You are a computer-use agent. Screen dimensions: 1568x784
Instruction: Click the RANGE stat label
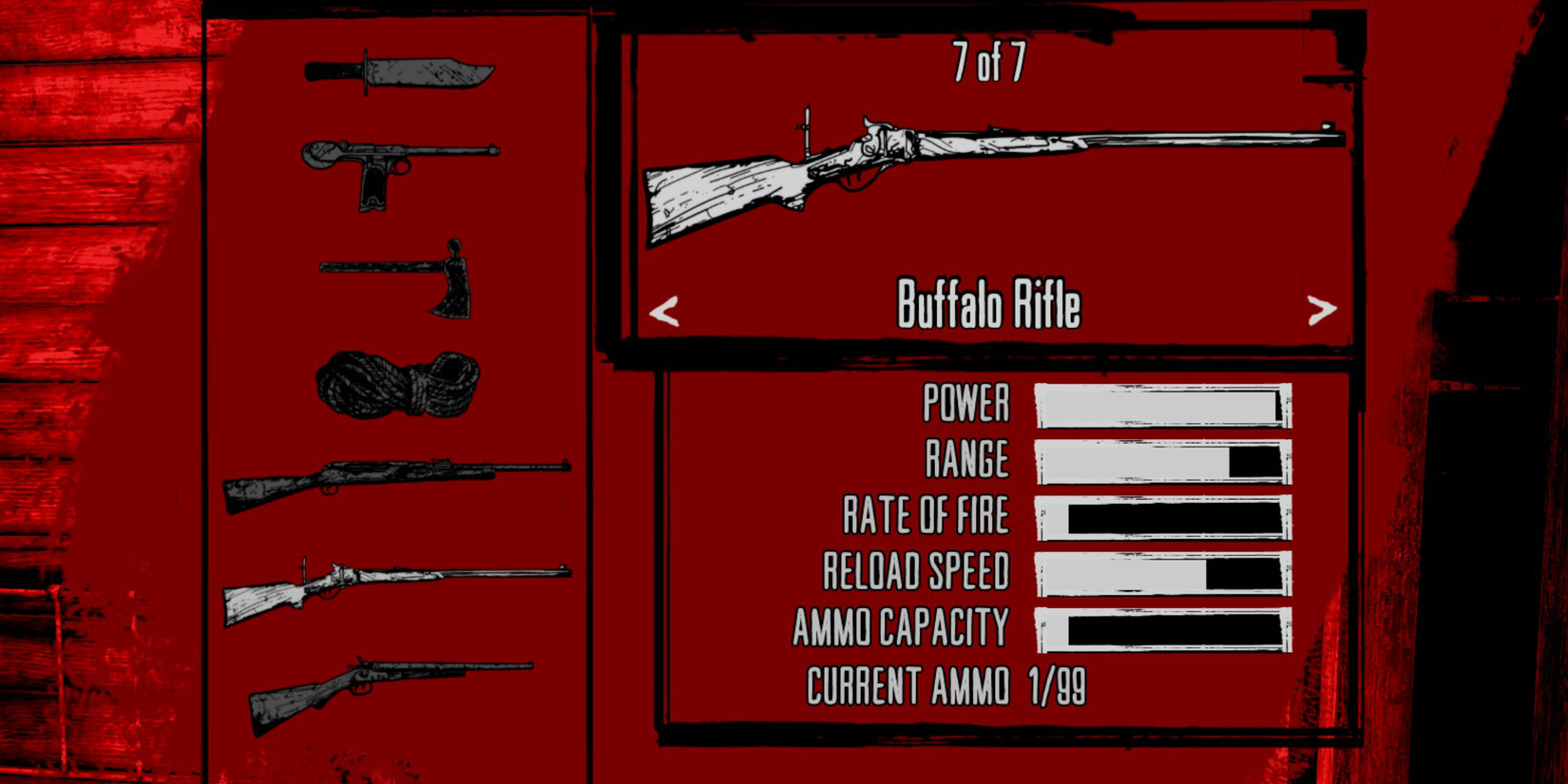[969, 459]
